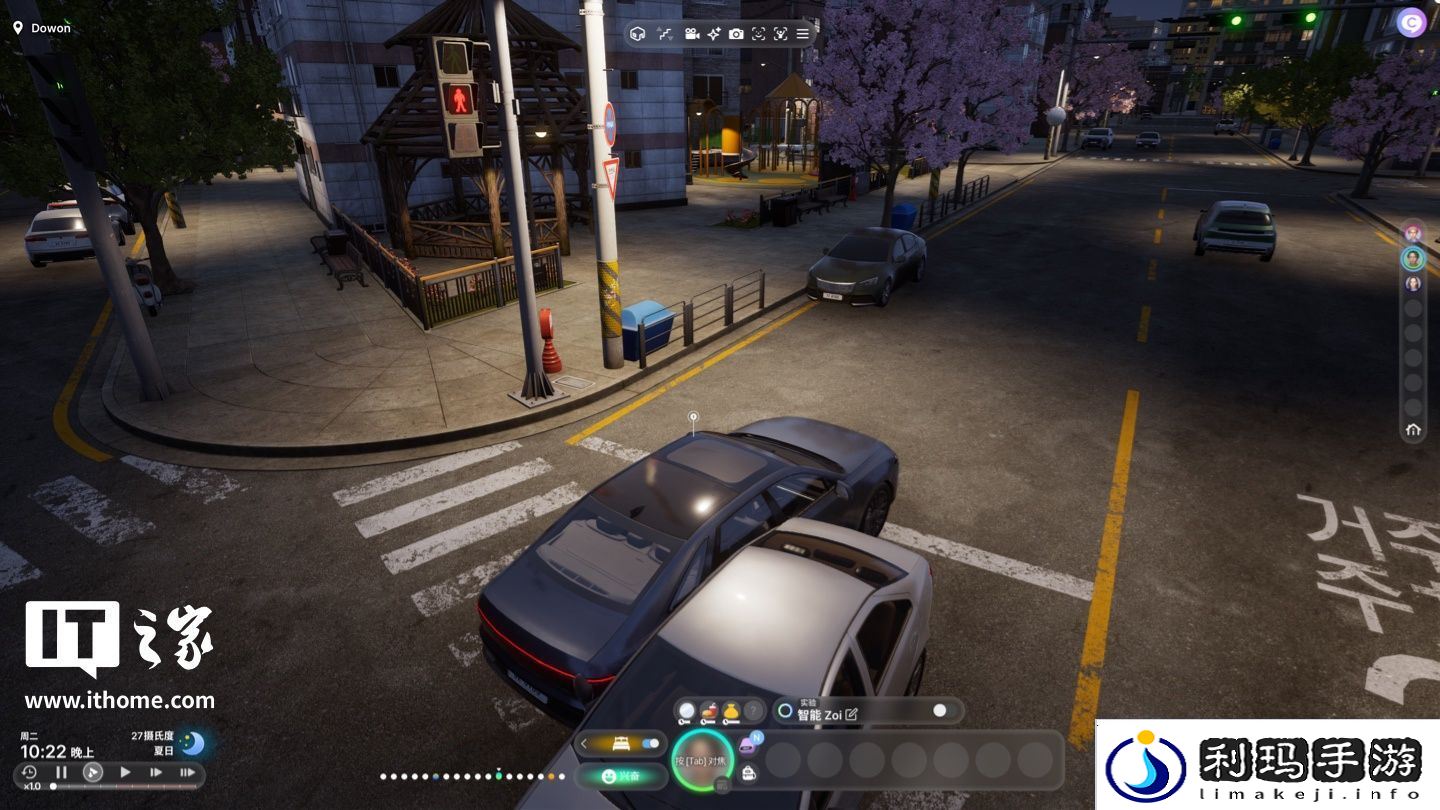The width and height of the screenshot is (1440, 810).
Task: Select the money bag ambition icon
Action: pyautogui.click(x=731, y=711)
